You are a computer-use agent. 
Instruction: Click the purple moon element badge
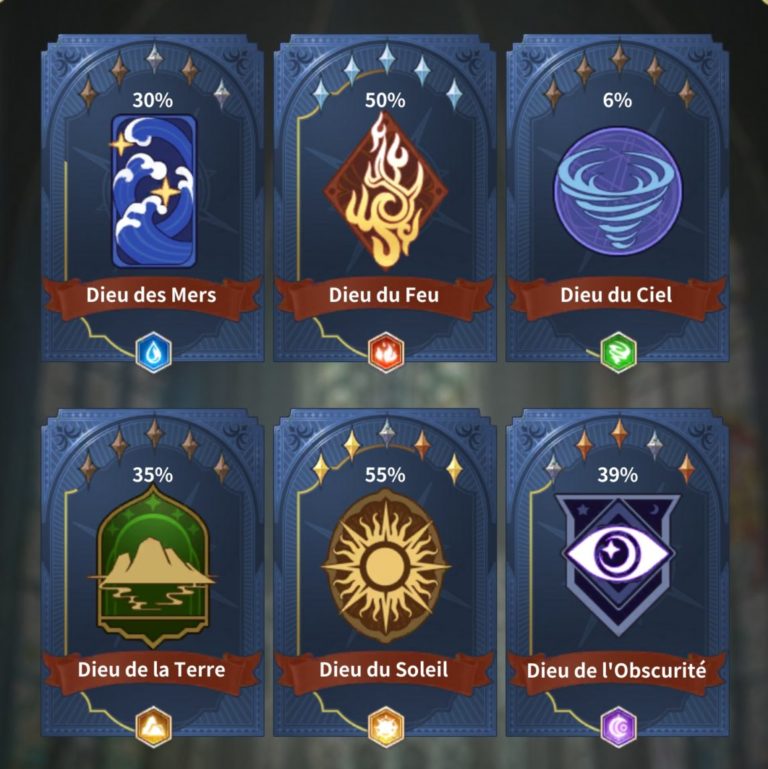(x=617, y=727)
